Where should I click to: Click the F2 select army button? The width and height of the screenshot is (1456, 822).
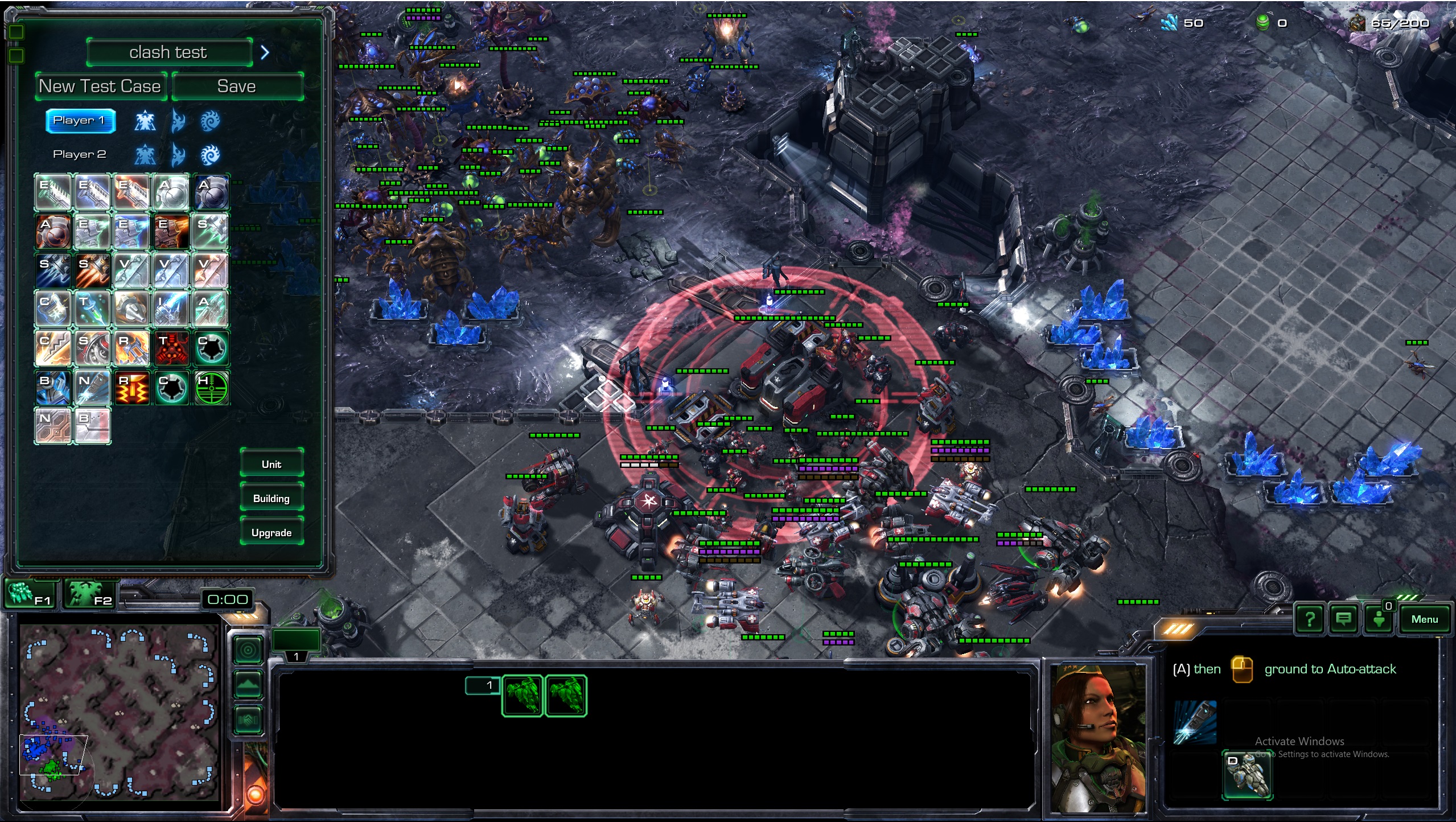tap(91, 594)
